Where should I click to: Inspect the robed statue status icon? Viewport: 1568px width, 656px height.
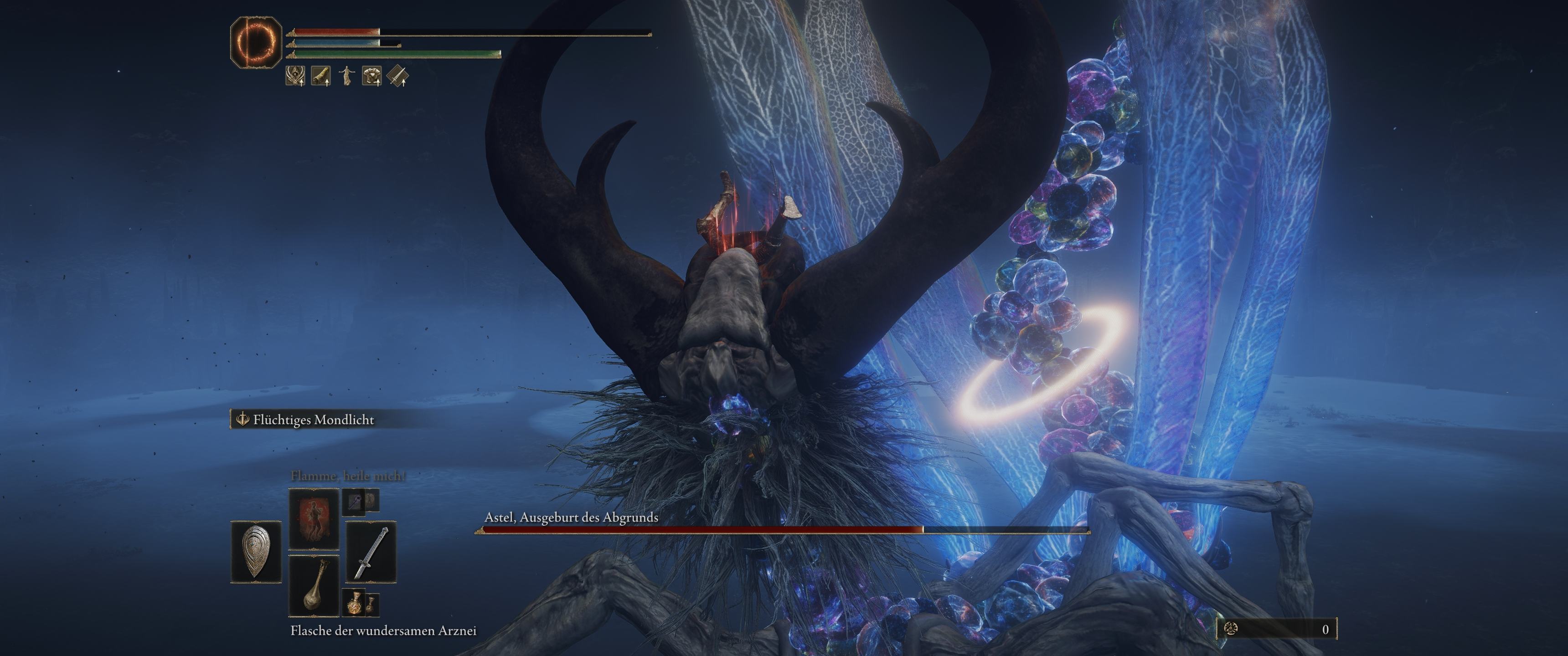click(x=346, y=76)
